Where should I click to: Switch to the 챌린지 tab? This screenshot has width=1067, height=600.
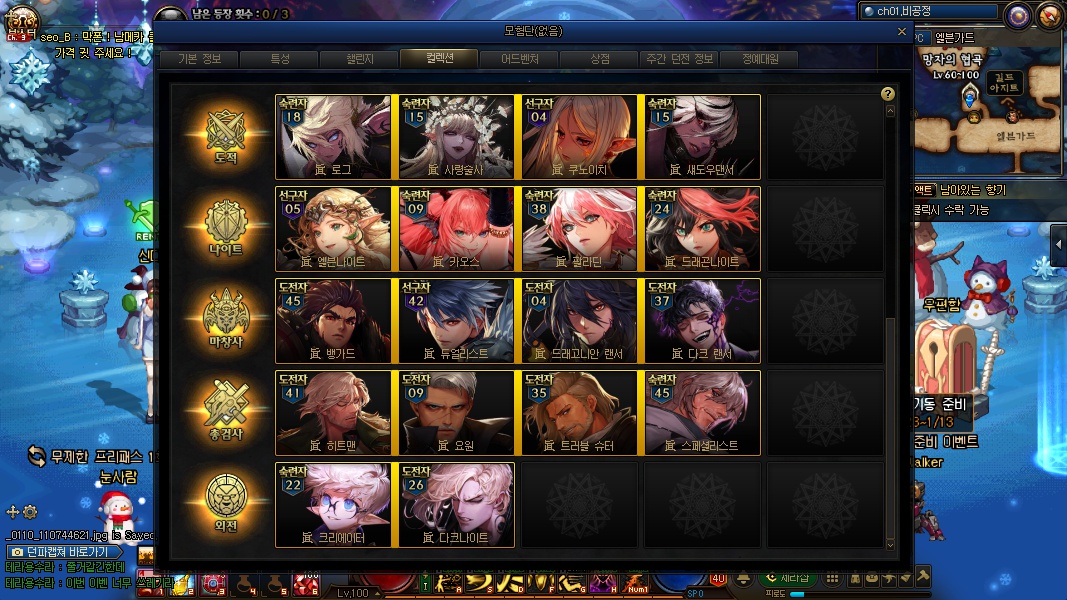[x=359, y=59]
